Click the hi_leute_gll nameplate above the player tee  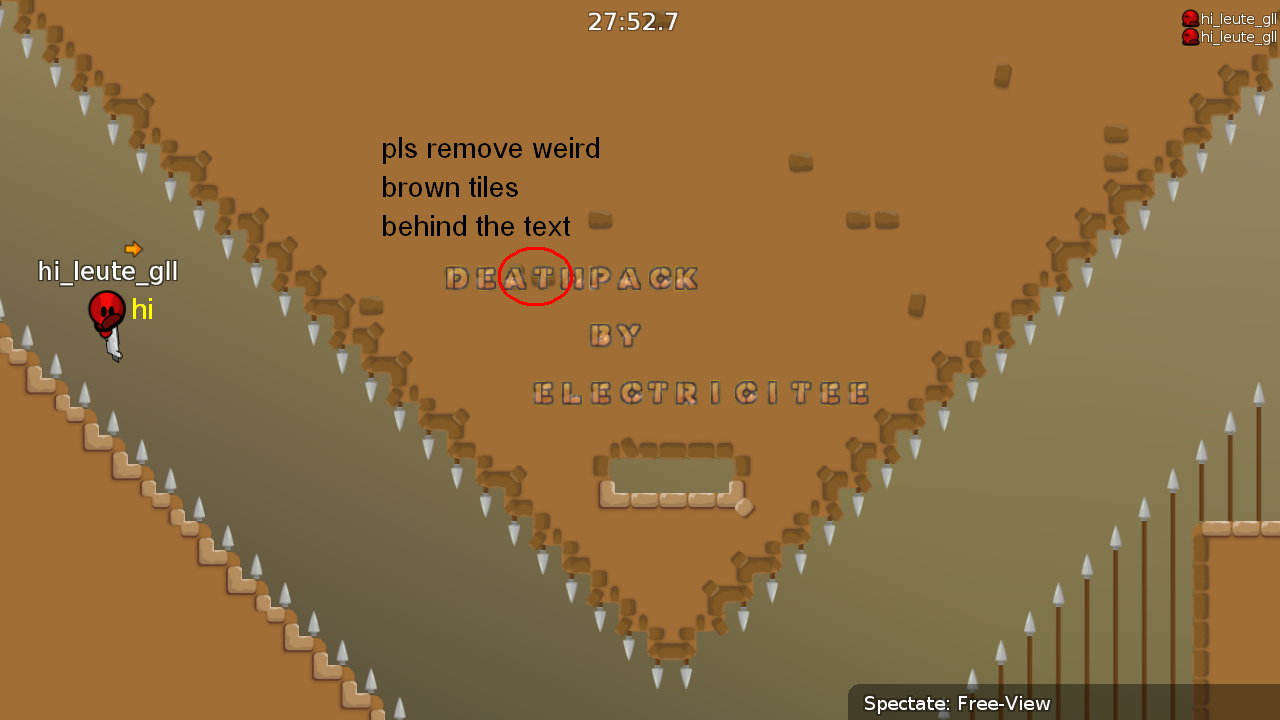107,271
